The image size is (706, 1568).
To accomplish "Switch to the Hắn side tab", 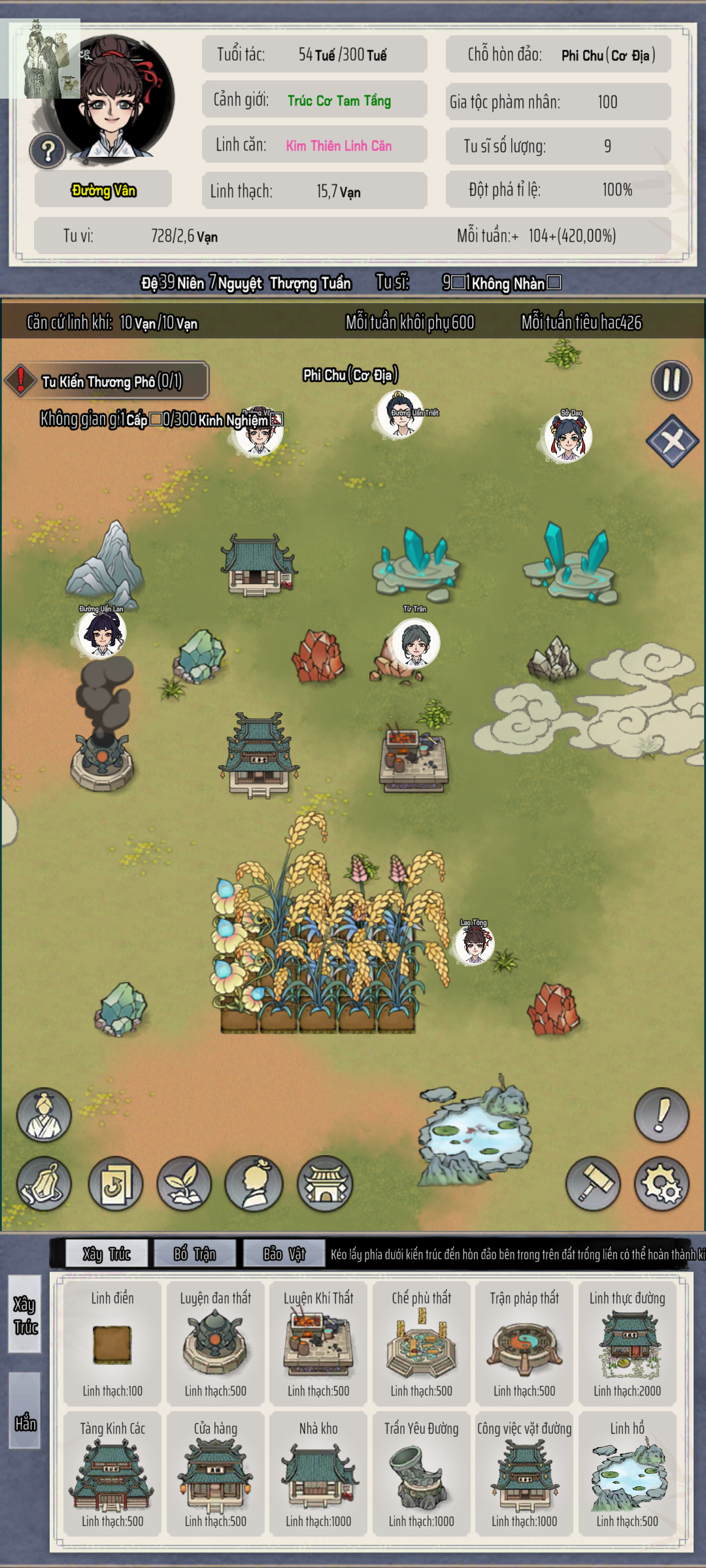I will (25, 1423).
